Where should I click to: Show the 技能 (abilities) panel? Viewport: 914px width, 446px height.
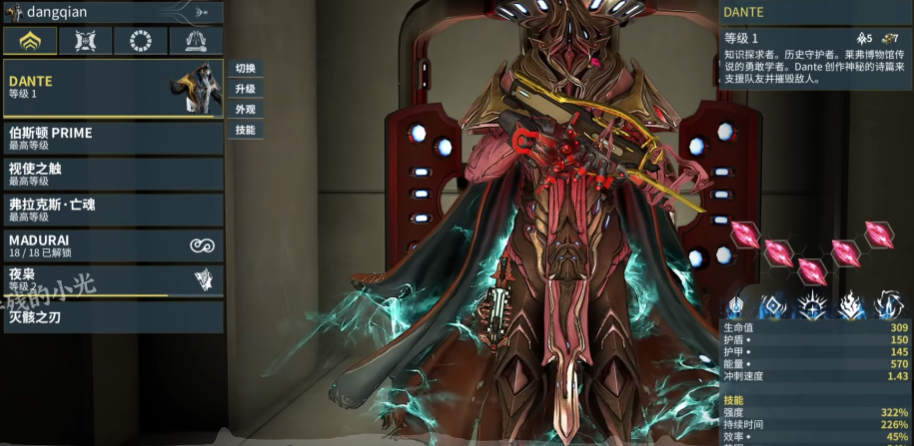[246, 130]
